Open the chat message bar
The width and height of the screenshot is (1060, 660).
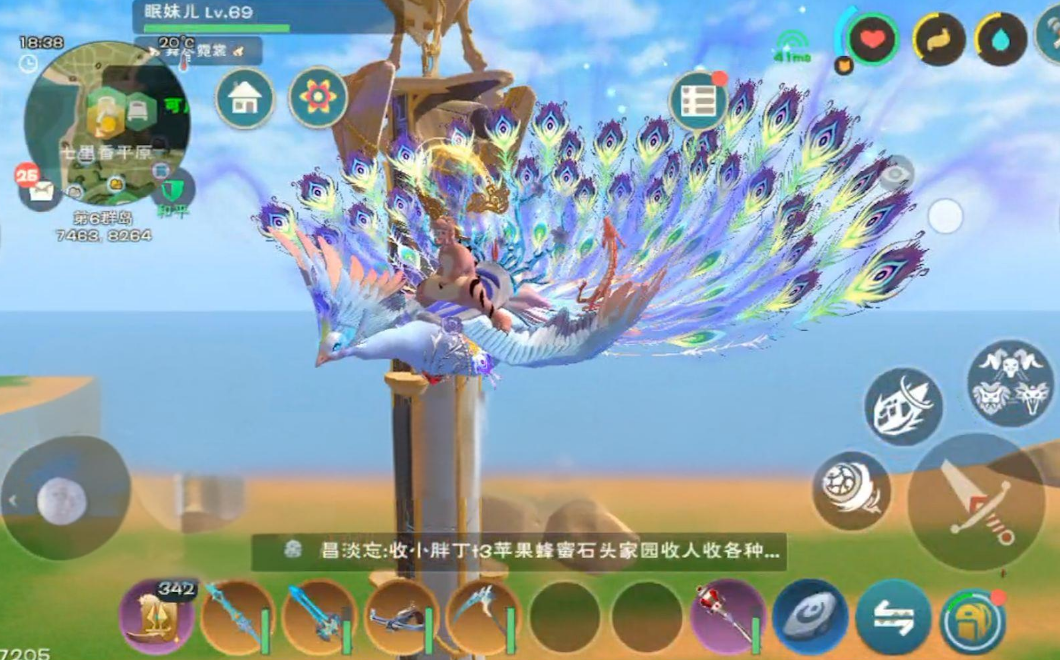click(x=518, y=551)
